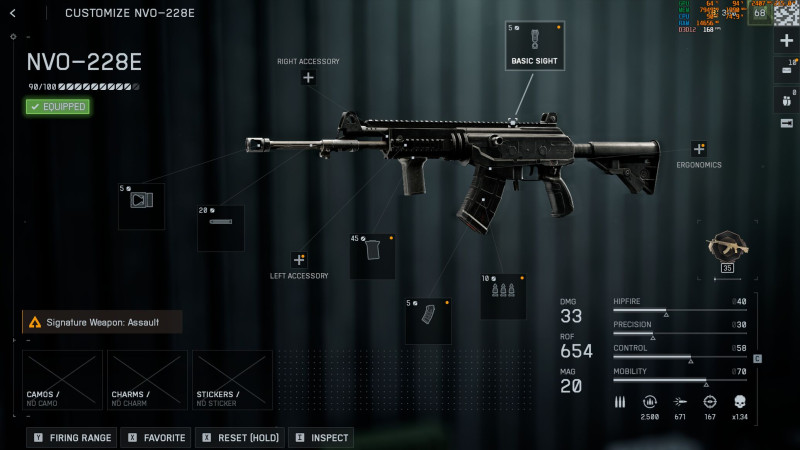Click the plus button in the right sidebar

click(786, 40)
